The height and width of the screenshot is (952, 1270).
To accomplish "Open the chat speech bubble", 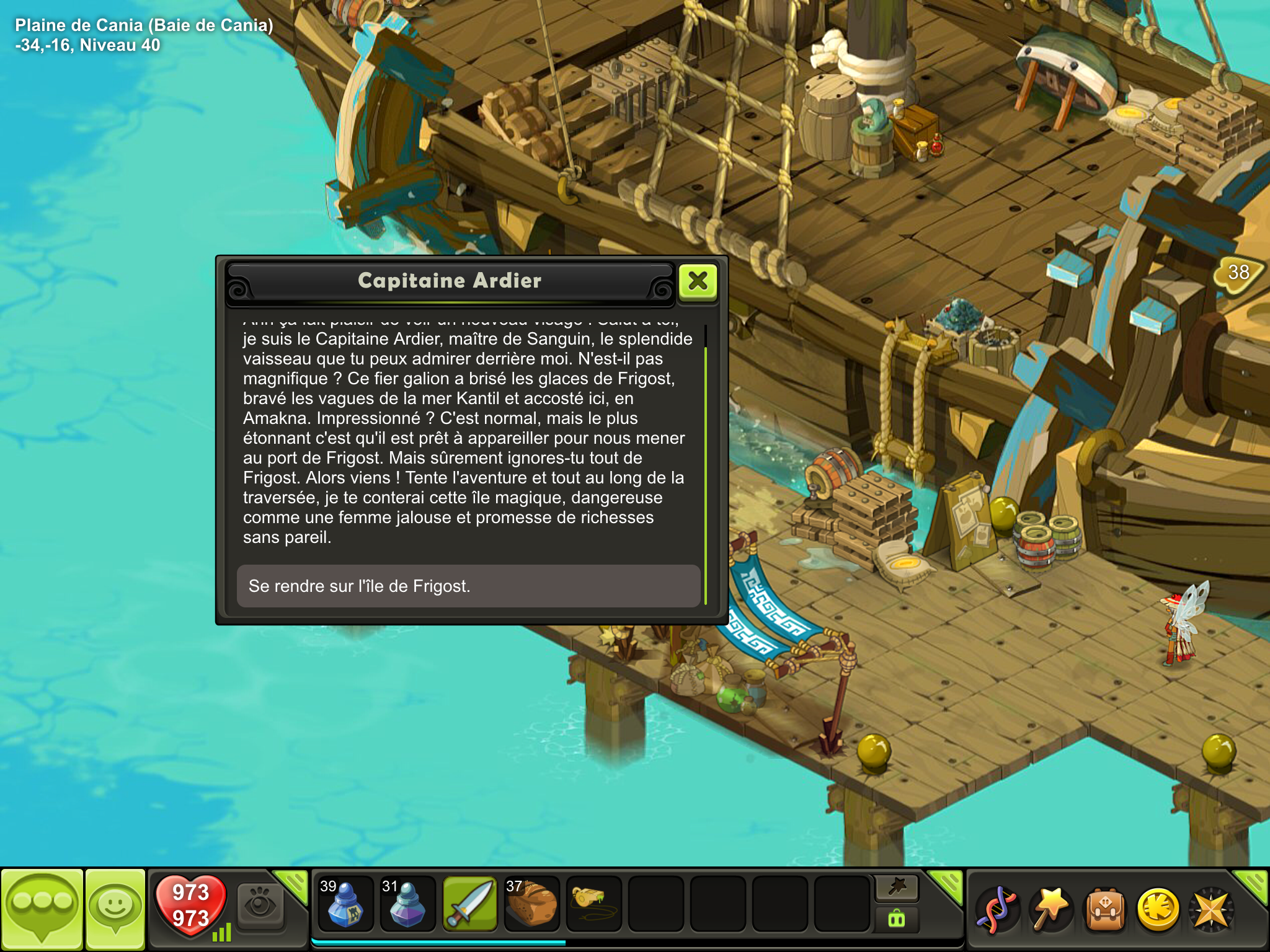I will 42,908.
